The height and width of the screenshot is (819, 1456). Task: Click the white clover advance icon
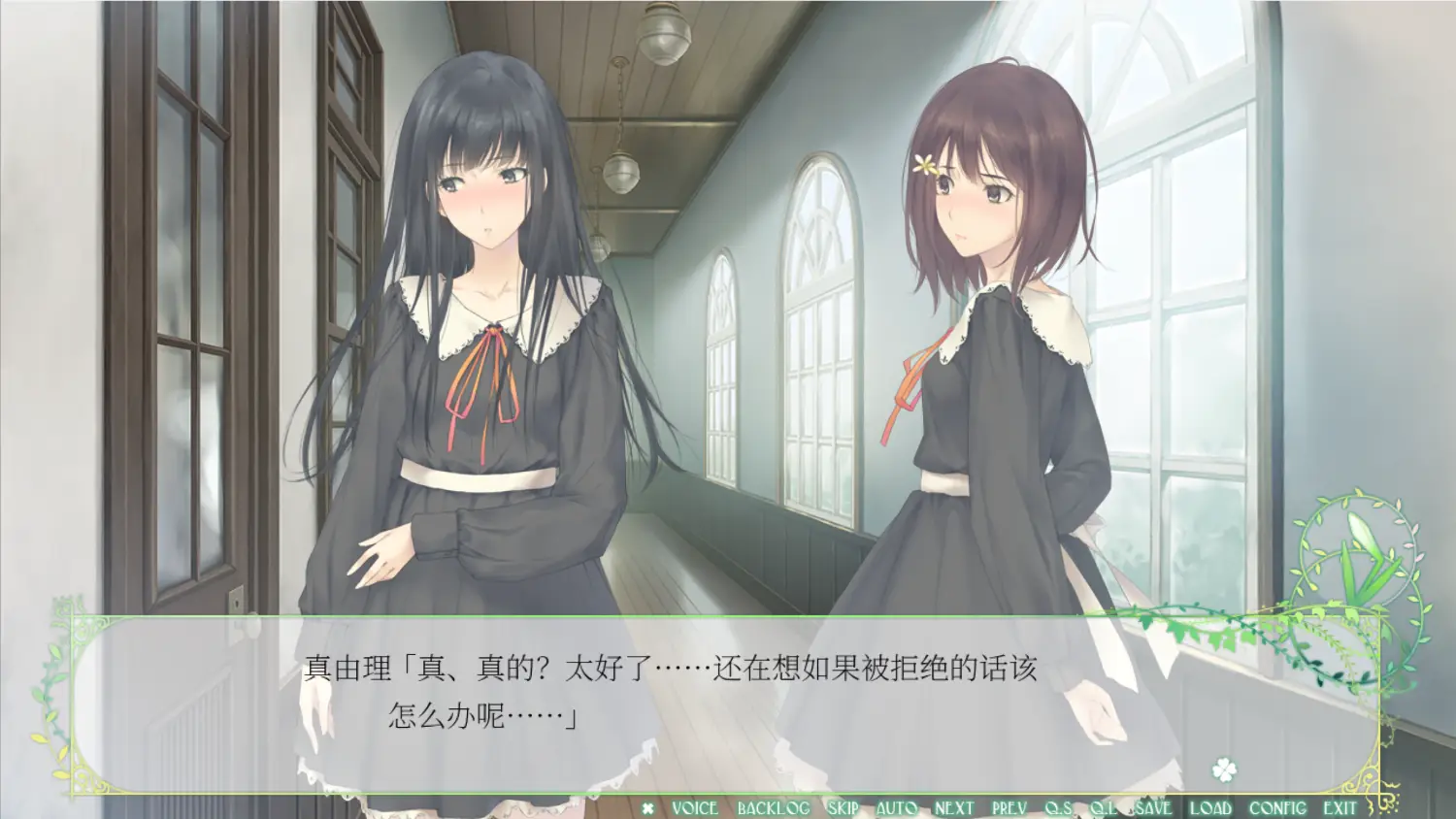(1224, 771)
